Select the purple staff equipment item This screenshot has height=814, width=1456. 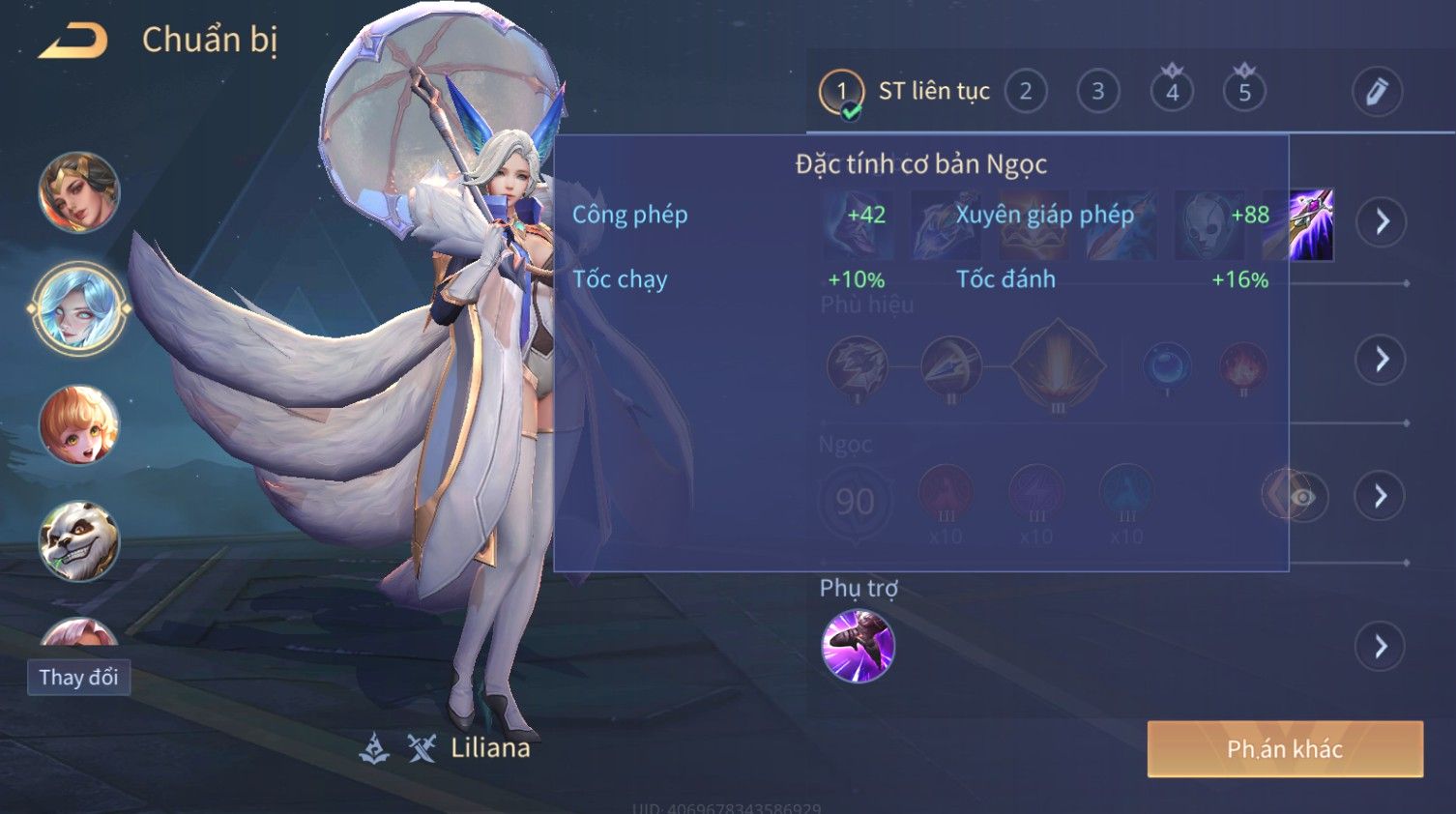[1311, 224]
